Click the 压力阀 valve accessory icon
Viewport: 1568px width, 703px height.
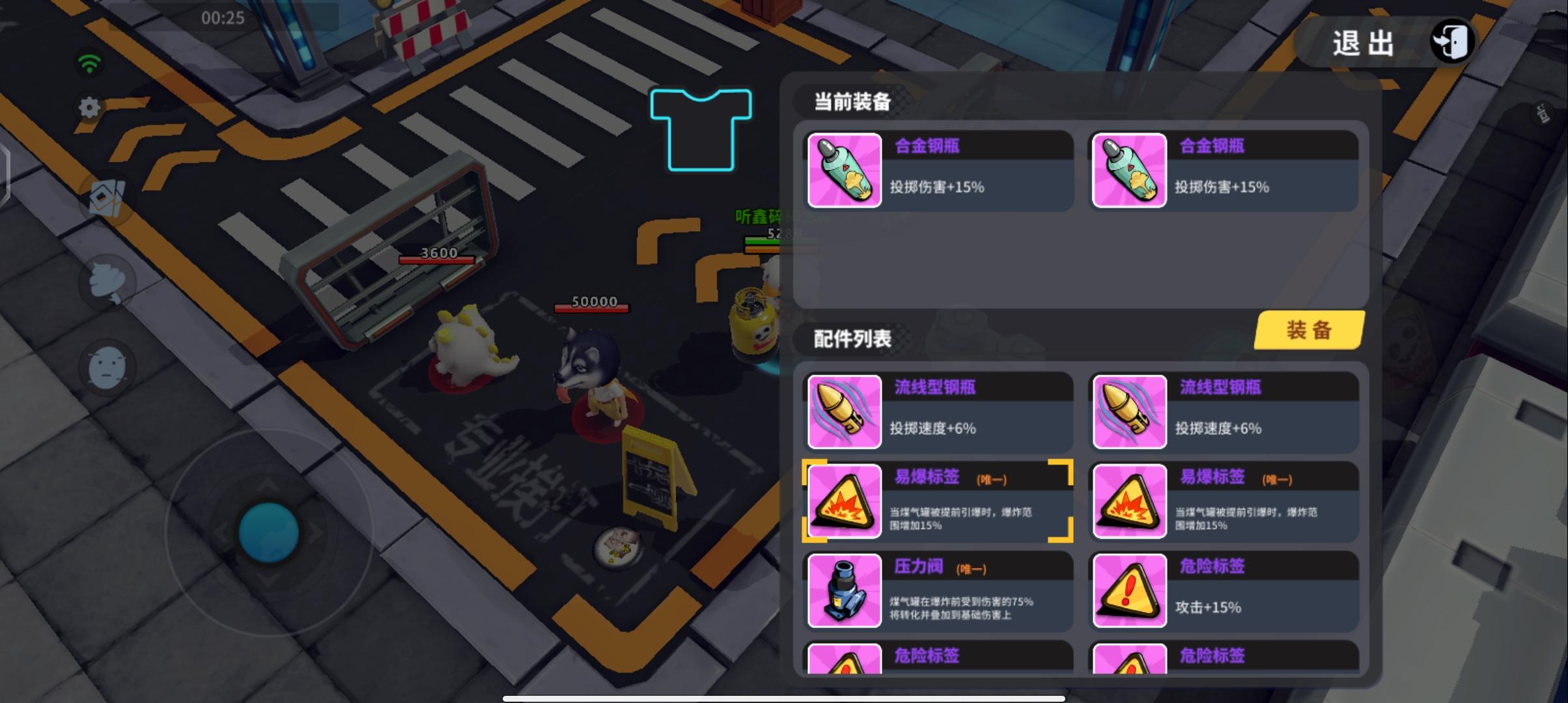(x=843, y=591)
